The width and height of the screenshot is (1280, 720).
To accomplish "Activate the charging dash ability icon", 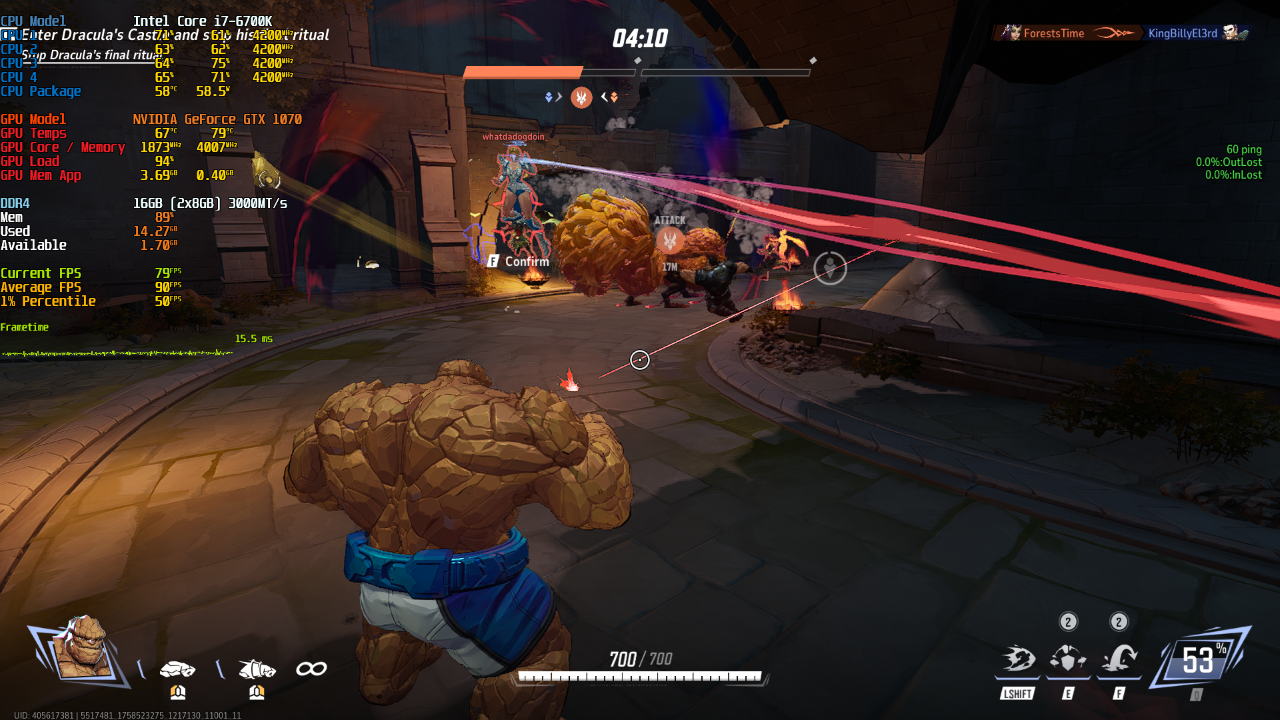I will pos(1018,659).
